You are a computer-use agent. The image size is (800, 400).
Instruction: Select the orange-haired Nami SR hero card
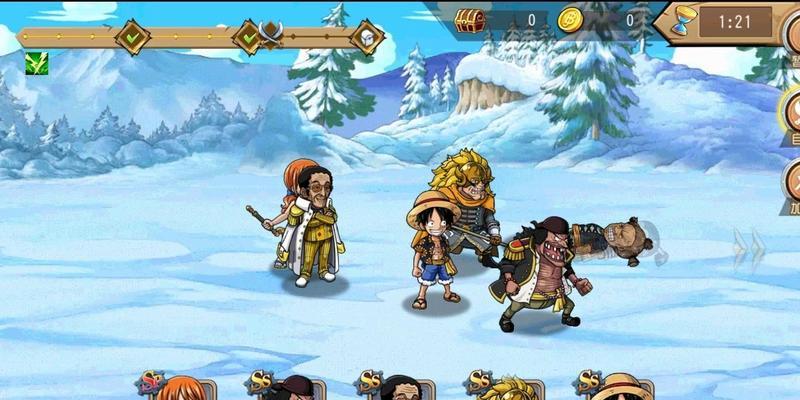pos(180,388)
